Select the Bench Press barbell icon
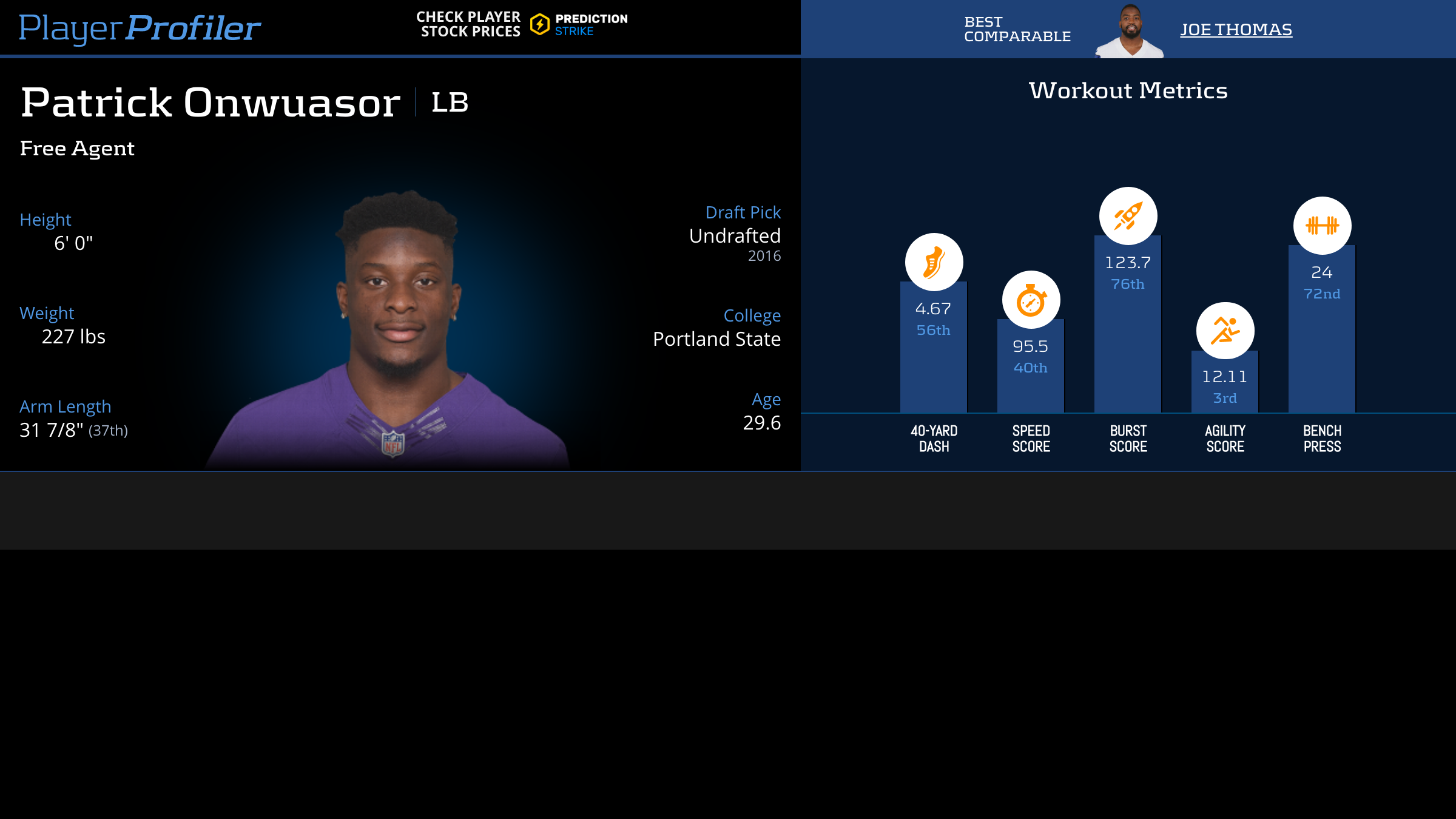The height and width of the screenshot is (819, 1456). 1322,226
